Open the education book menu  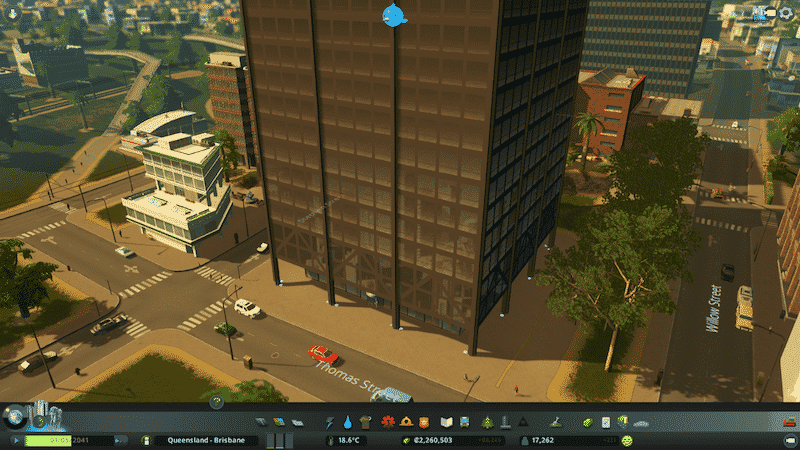tap(448, 421)
